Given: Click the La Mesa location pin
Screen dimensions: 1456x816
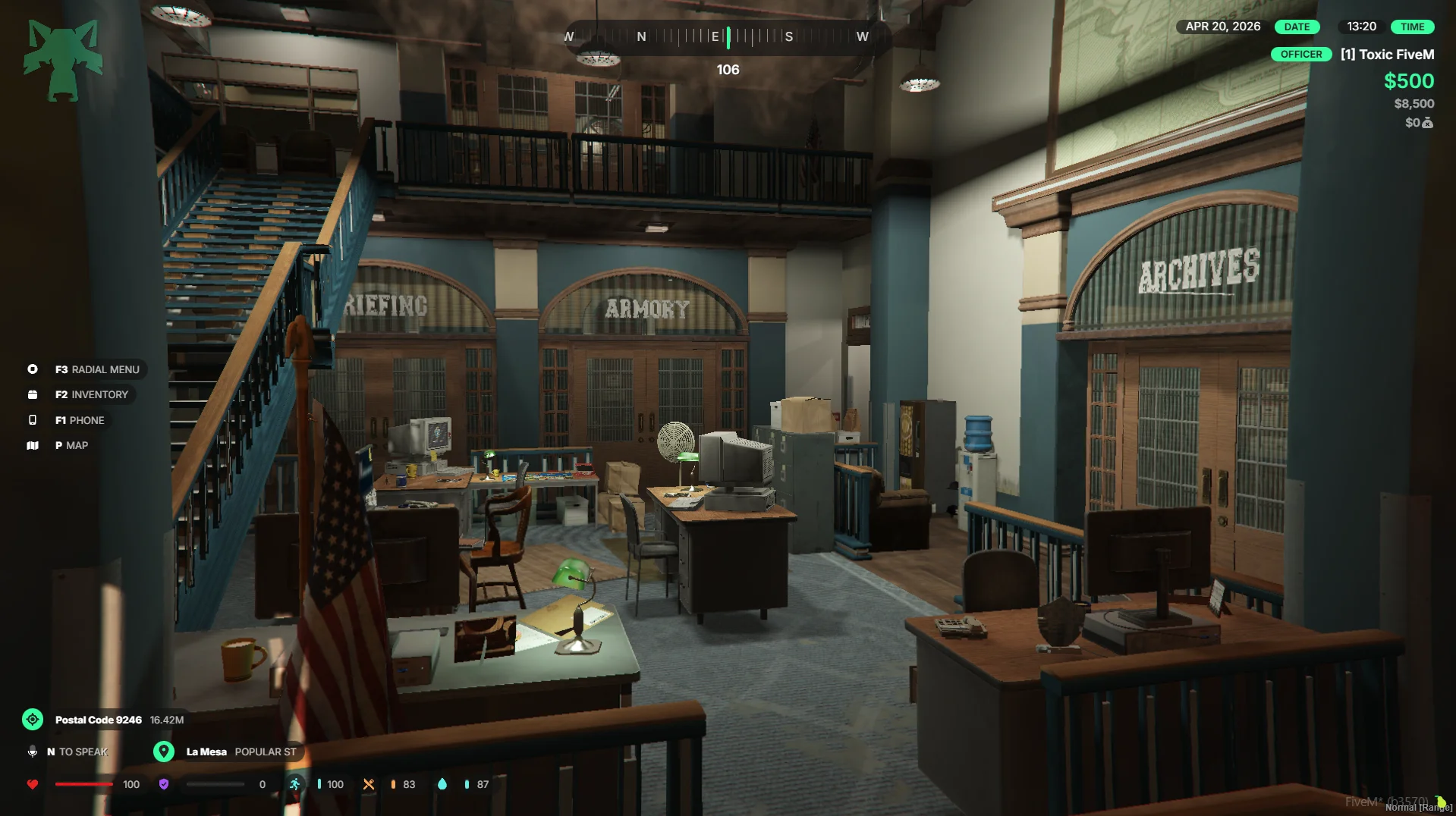Looking at the screenshot, I should tap(164, 752).
